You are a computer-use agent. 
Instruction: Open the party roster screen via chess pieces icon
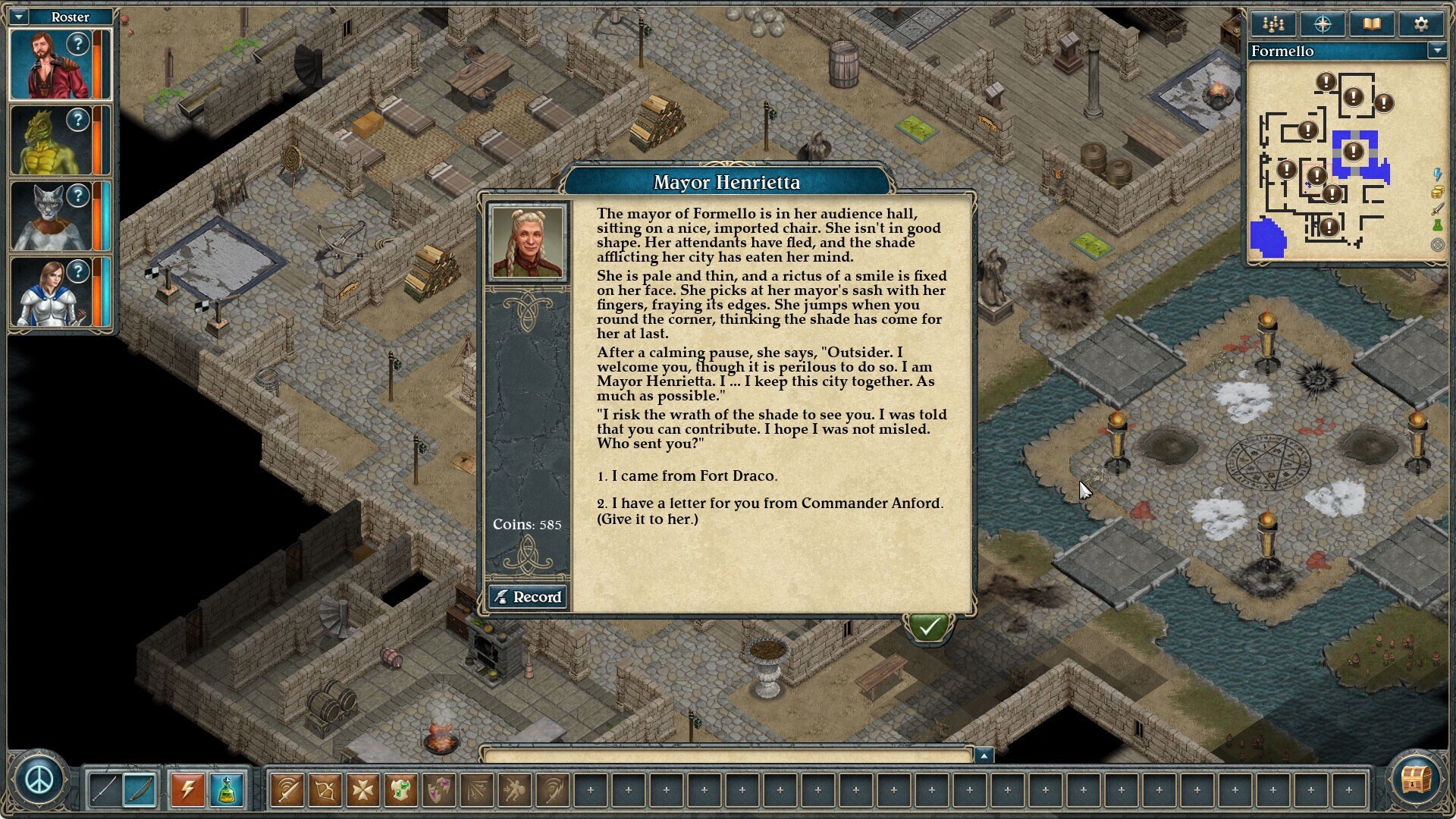click(x=1272, y=24)
